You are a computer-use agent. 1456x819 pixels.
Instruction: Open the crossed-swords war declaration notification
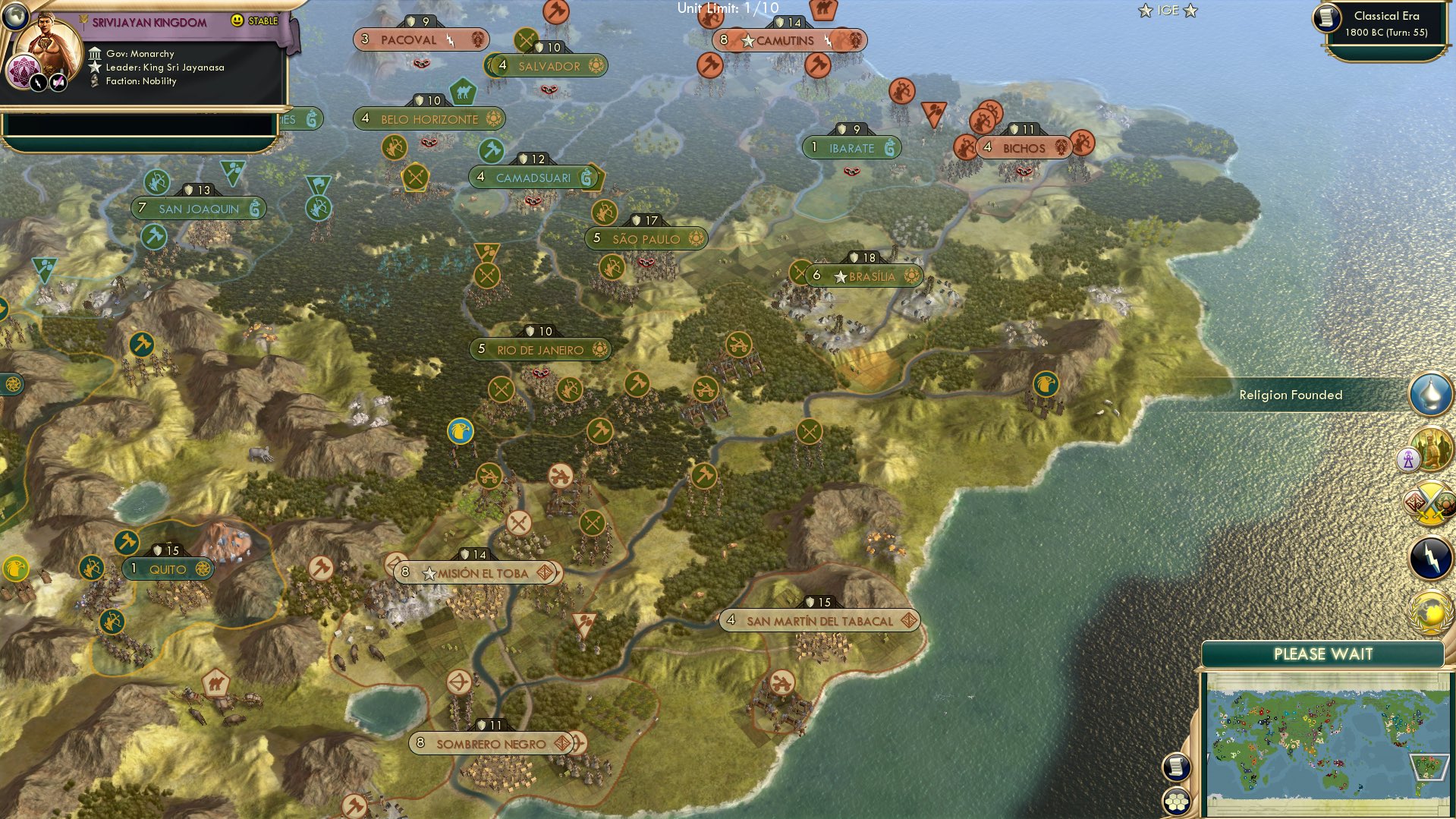(x=1431, y=502)
